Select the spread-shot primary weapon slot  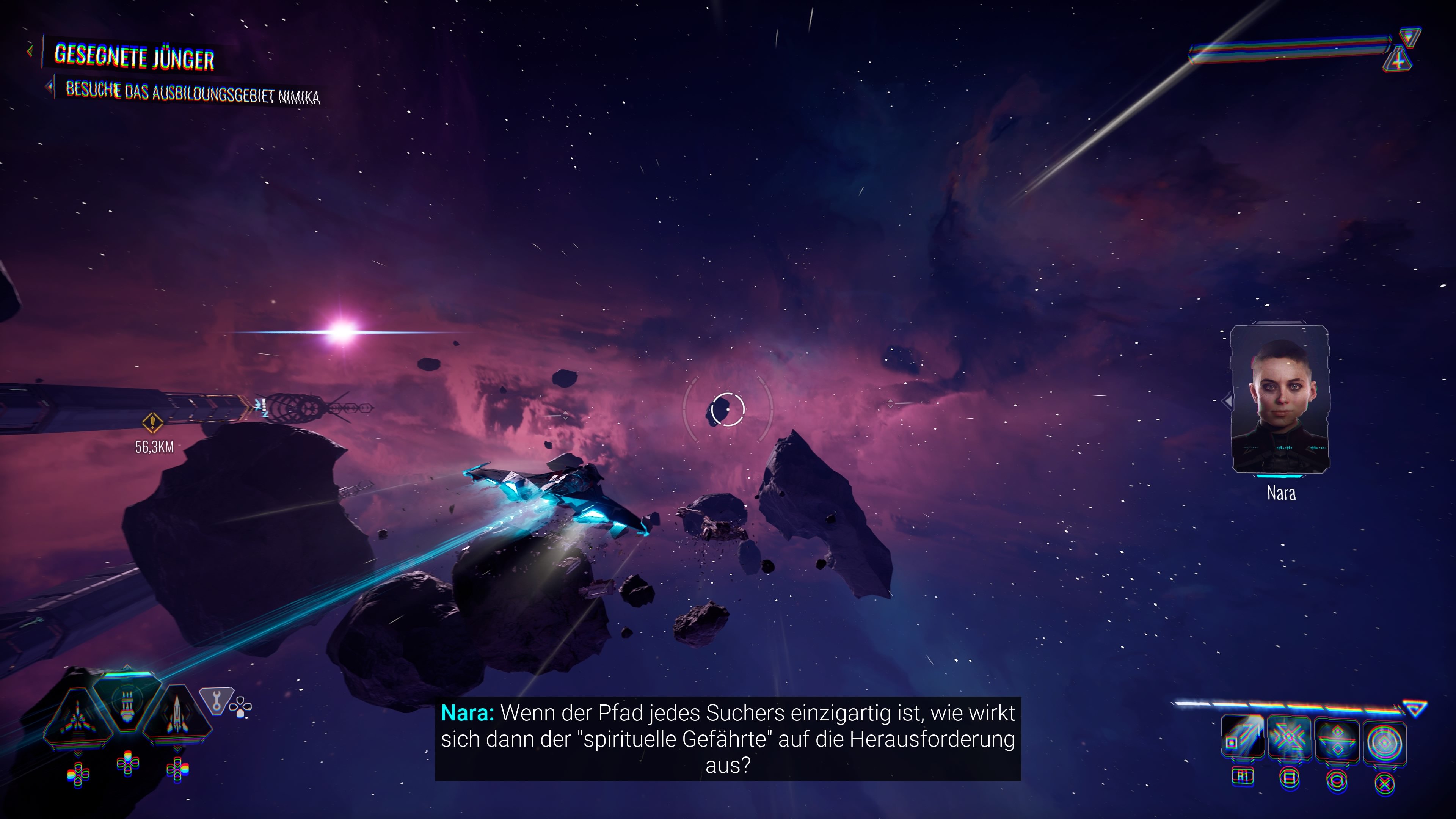click(78, 719)
